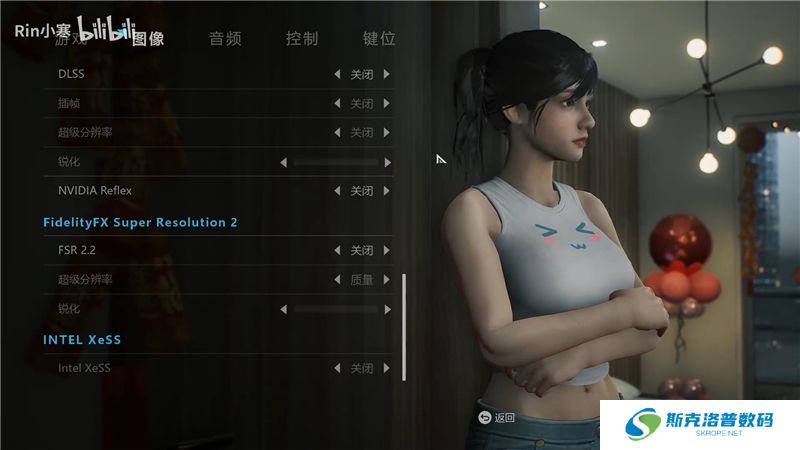Image resolution: width=800 pixels, height=450 pixels.
Task: Click the right arrow on the DLSS row
Action: [387, 74]
